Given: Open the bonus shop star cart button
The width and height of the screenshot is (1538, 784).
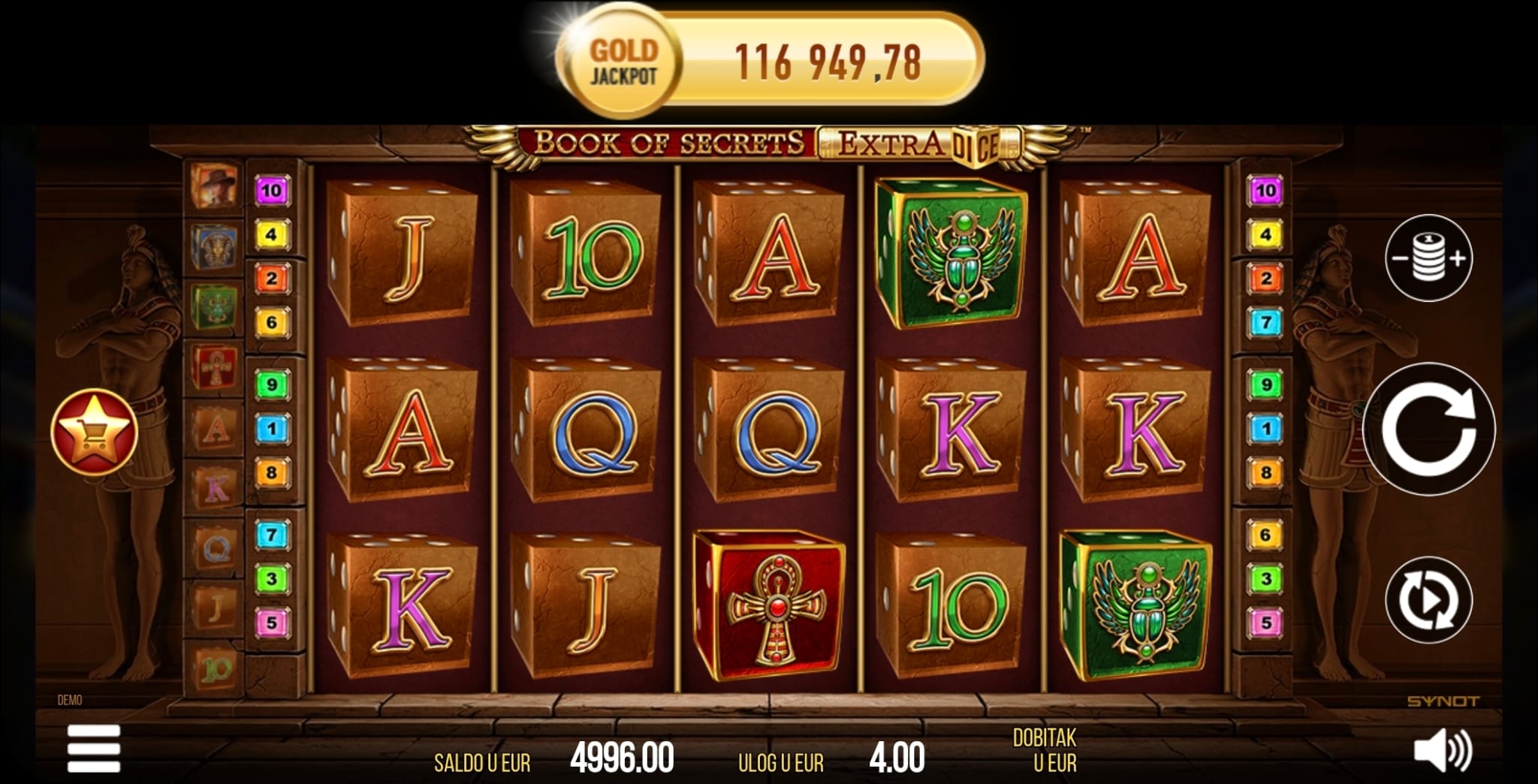Looking at the screenshot, I should [94, 432].
